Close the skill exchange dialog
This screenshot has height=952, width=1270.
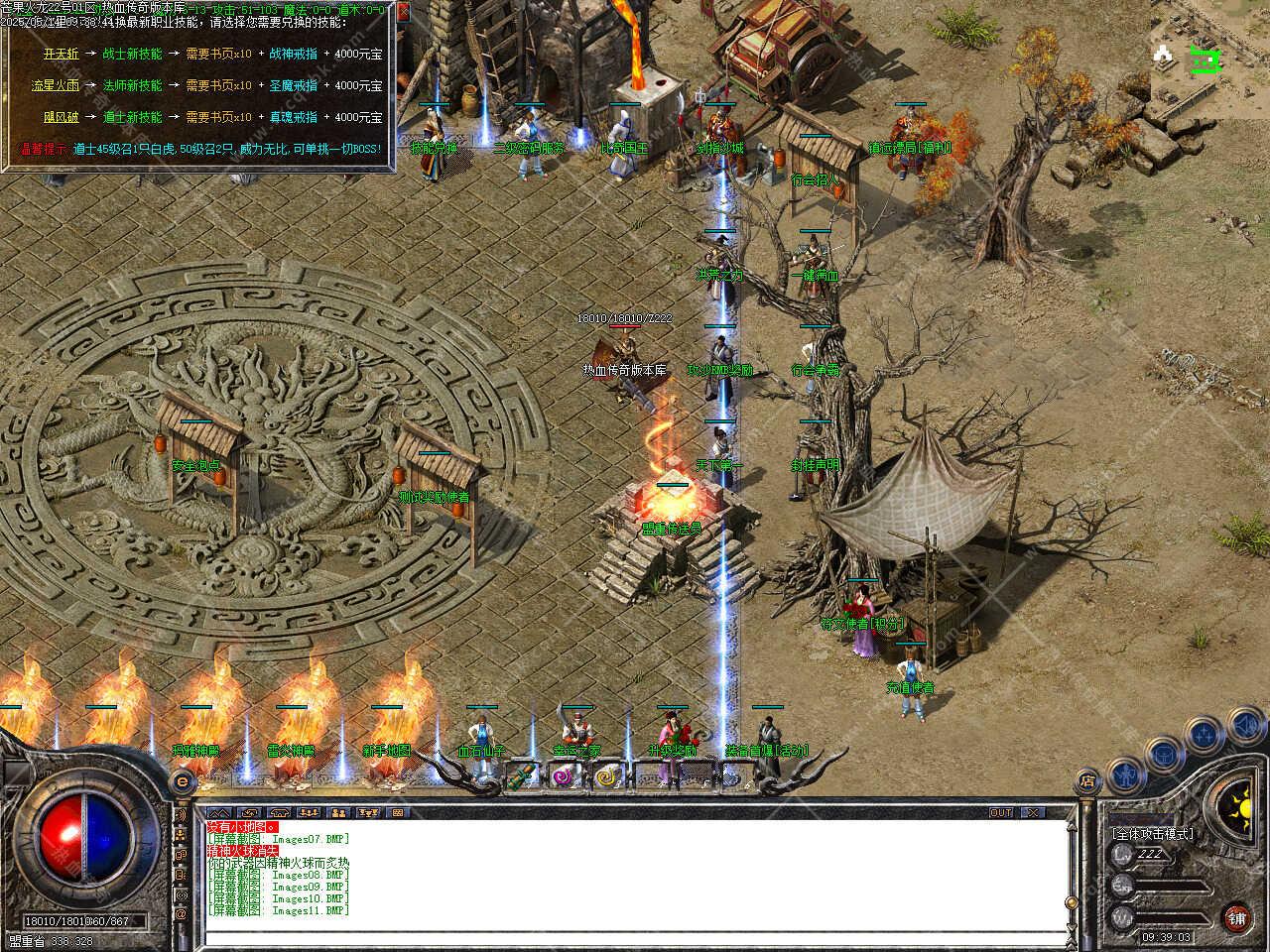pyautogui.click(x=403, y=13)
